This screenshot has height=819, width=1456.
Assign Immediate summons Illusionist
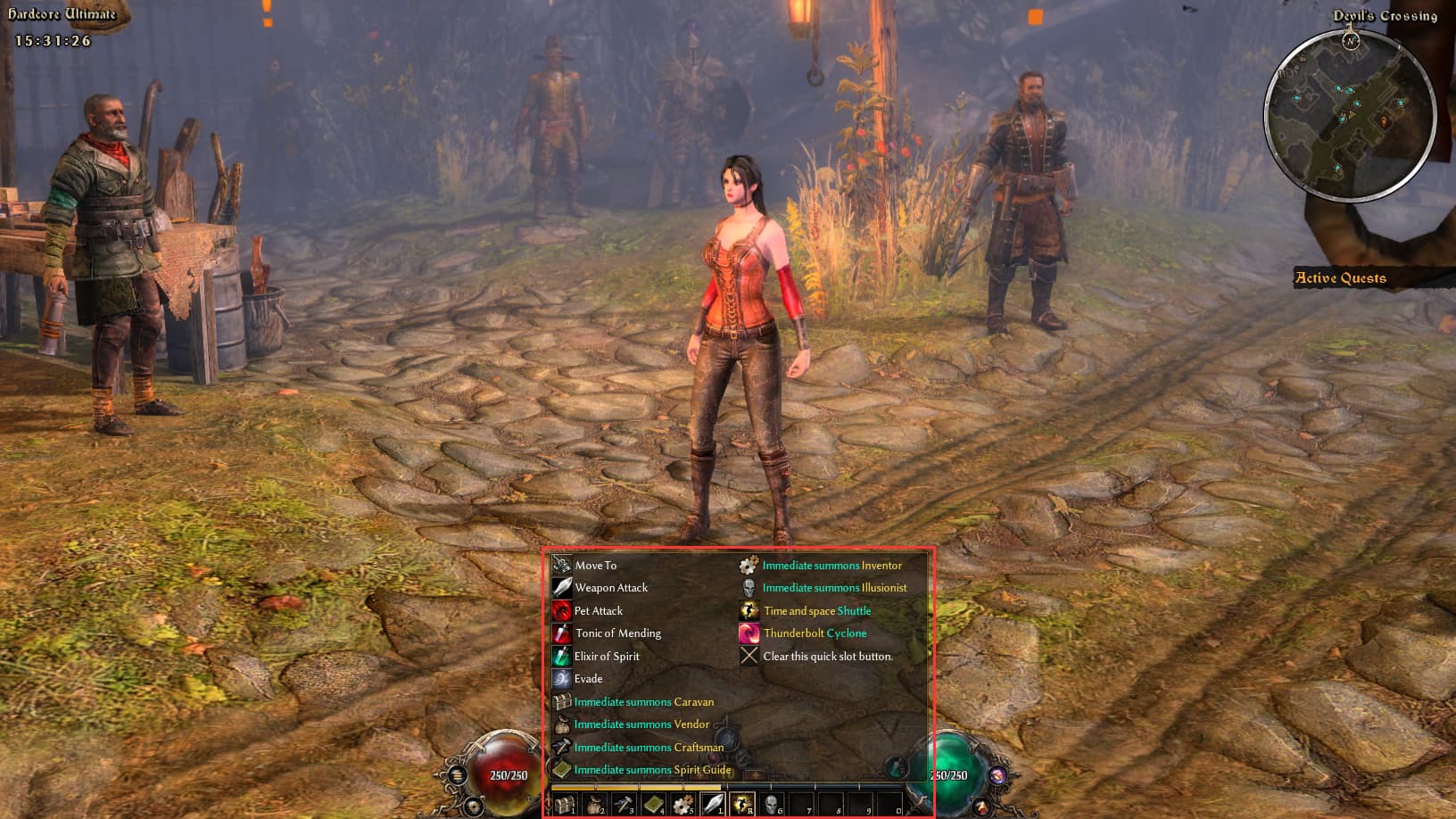pyautogui.click(x=834, y=588)
